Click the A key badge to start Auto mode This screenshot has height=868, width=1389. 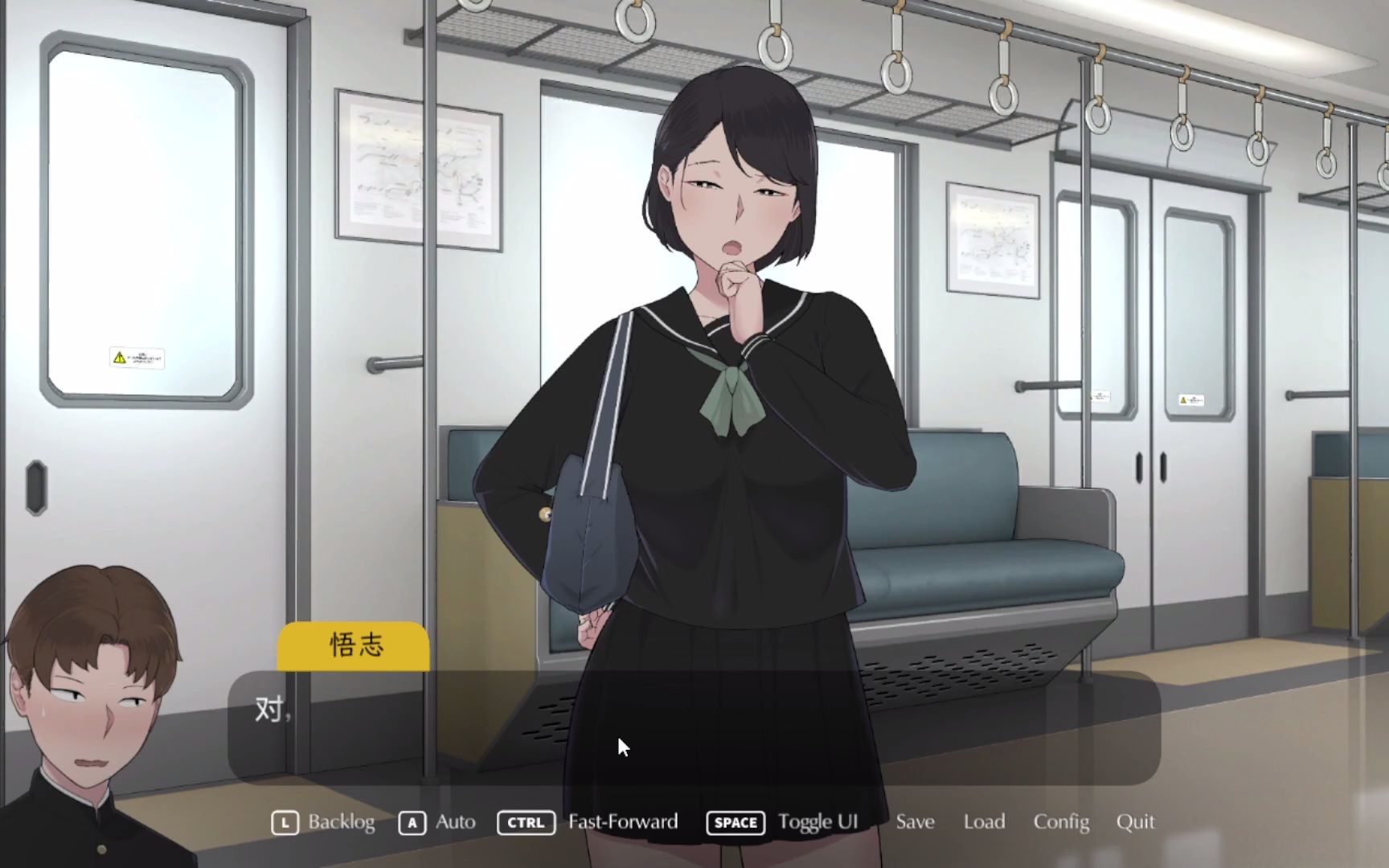tap(412, 822)
